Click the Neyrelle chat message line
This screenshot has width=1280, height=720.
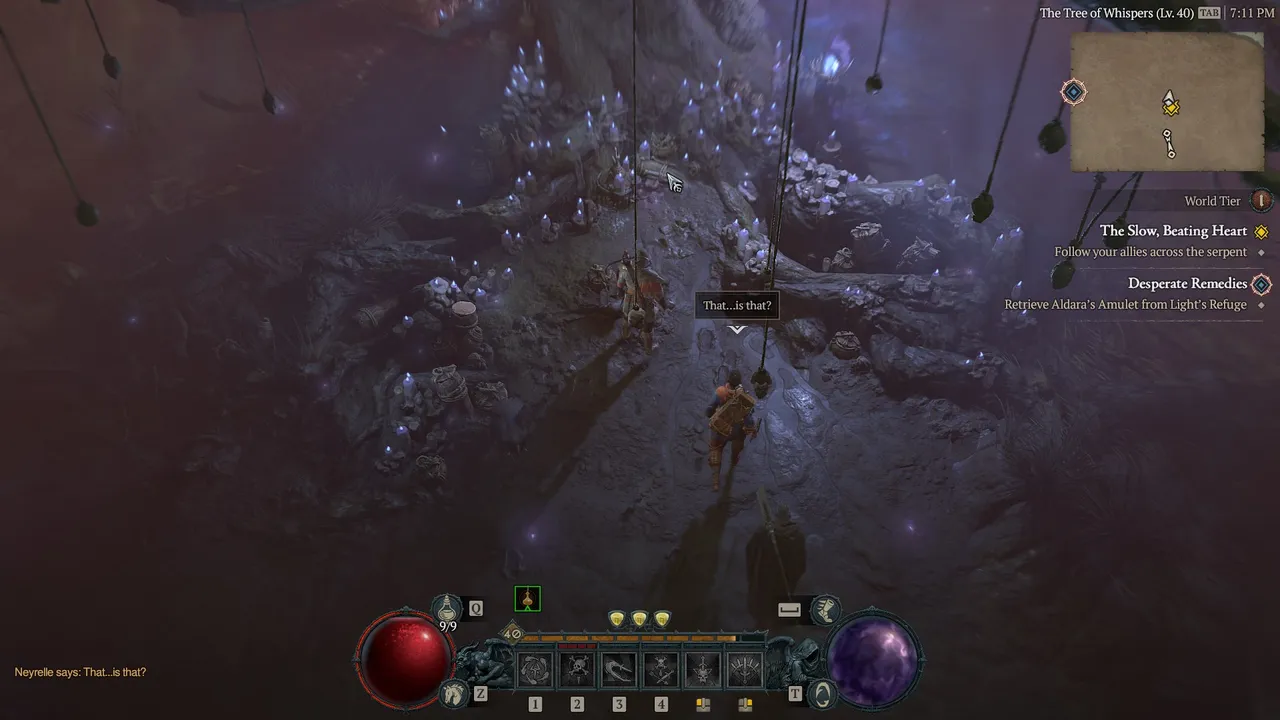click(80, 672)
